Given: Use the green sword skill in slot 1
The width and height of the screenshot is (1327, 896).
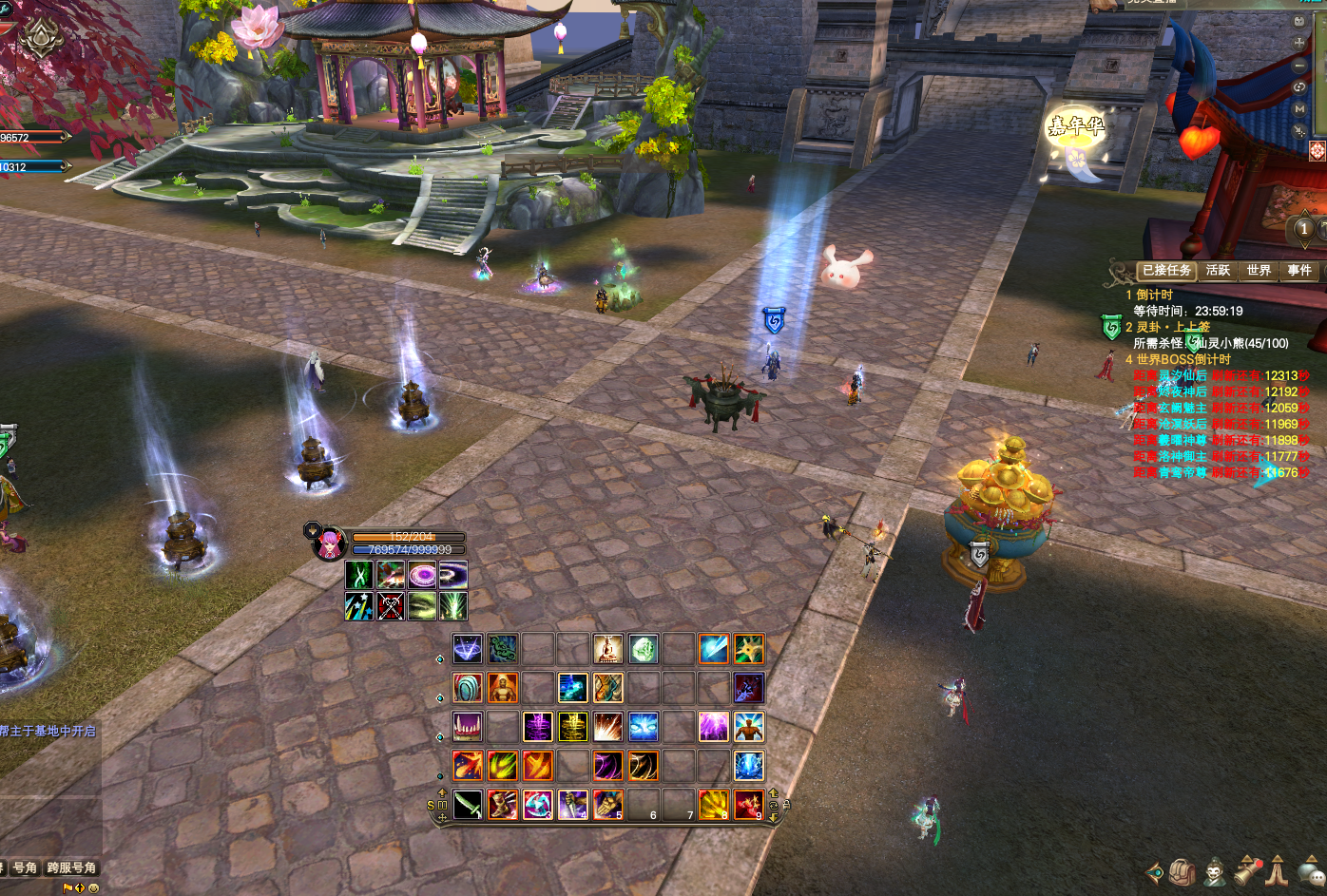Looking at the screenshot, I should (x=467, y=805).
